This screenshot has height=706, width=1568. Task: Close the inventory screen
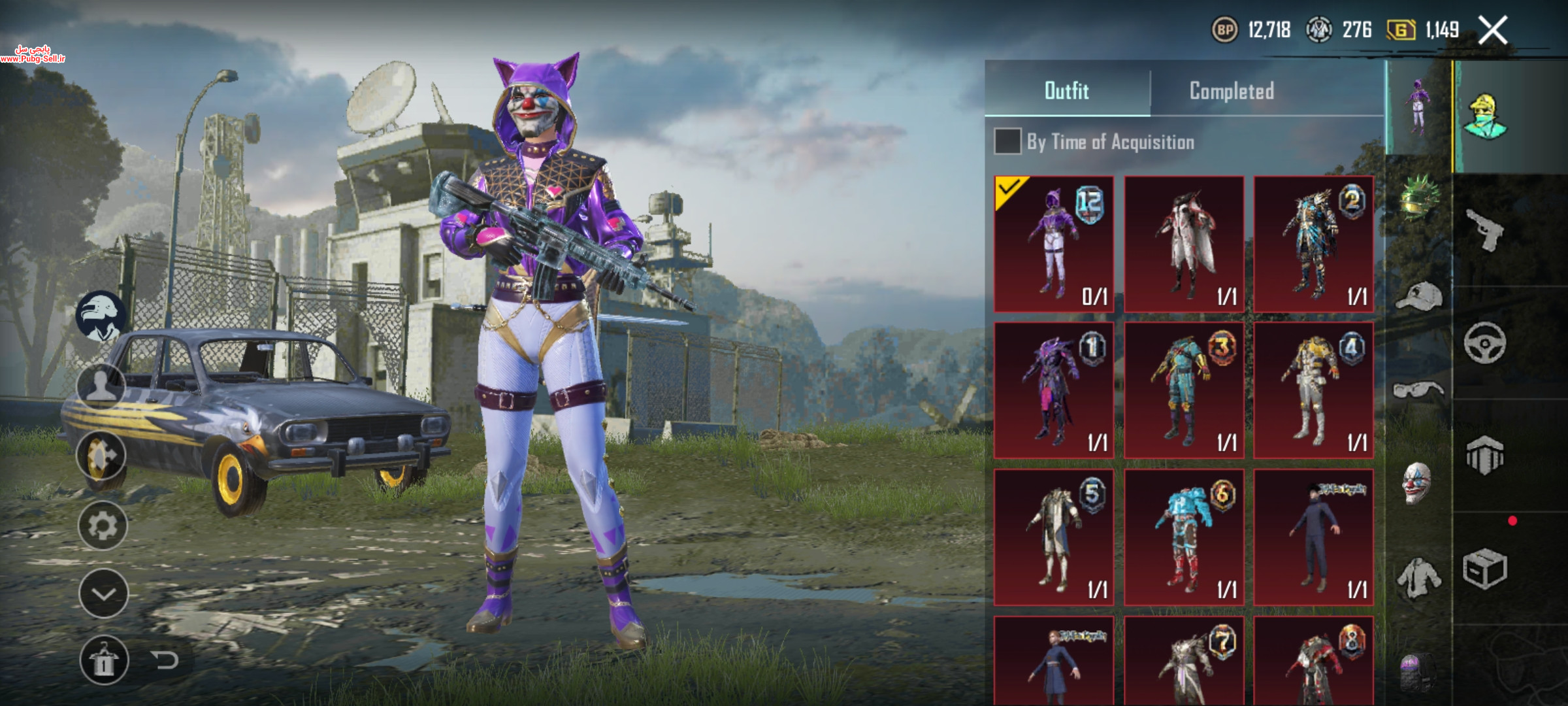point(1493,30)
